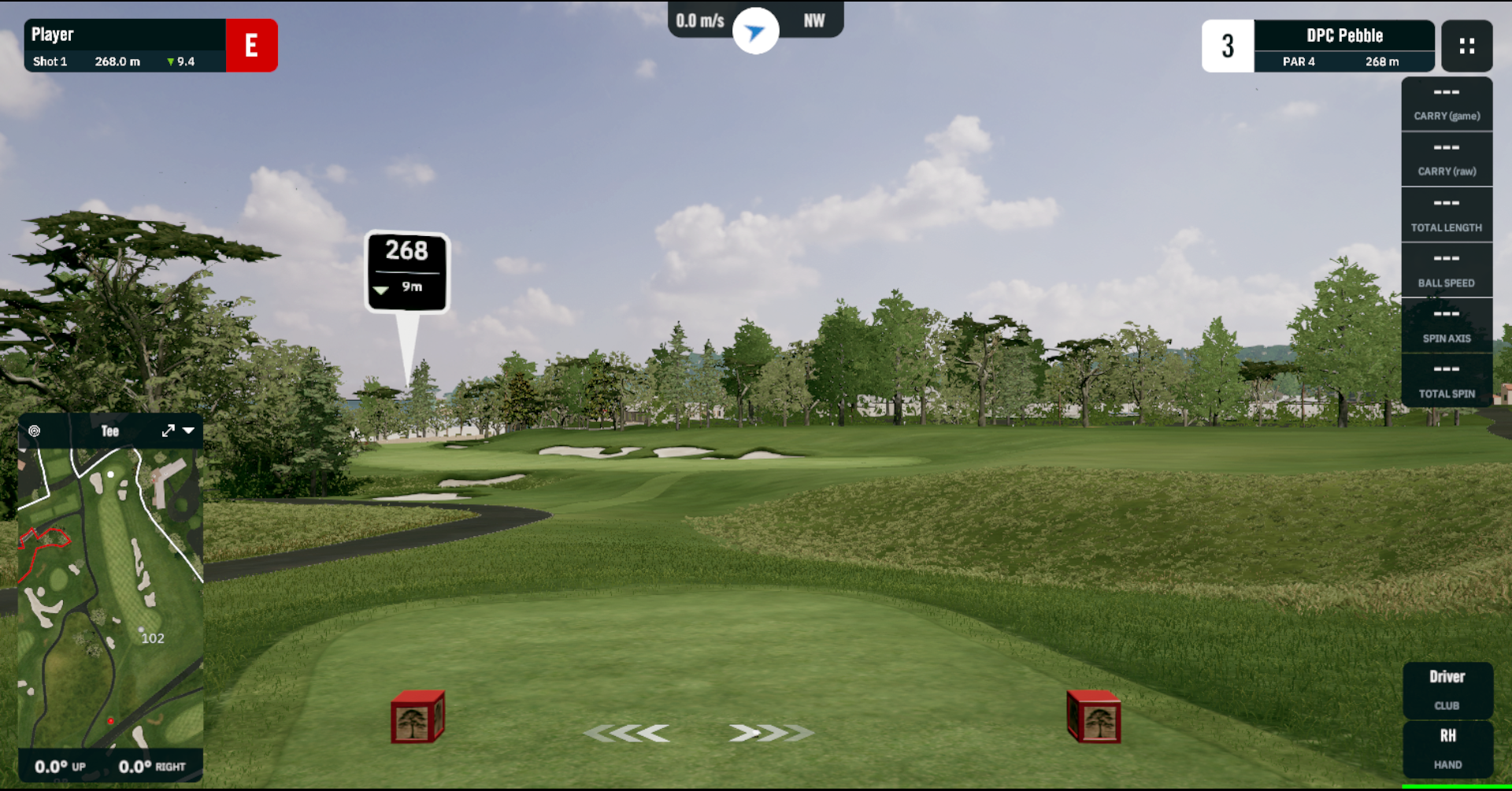Choose the SPIN AXIS data tile

coord(1447,326)
